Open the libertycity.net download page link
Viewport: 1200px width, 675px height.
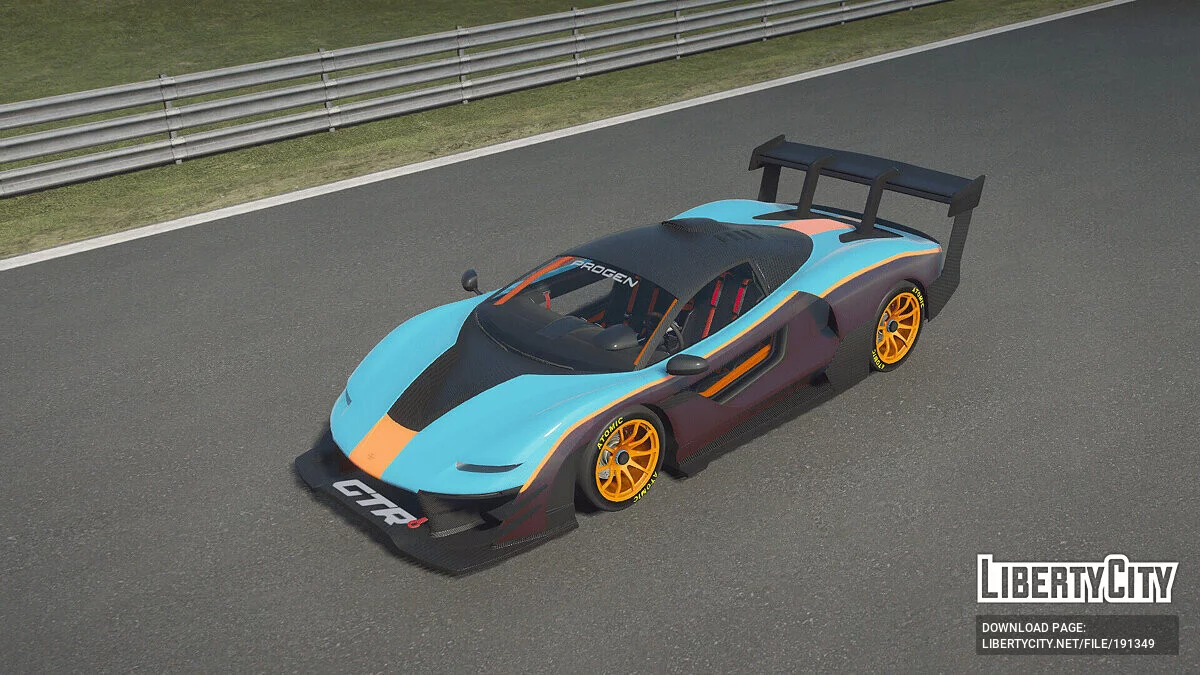(1068, 644)
